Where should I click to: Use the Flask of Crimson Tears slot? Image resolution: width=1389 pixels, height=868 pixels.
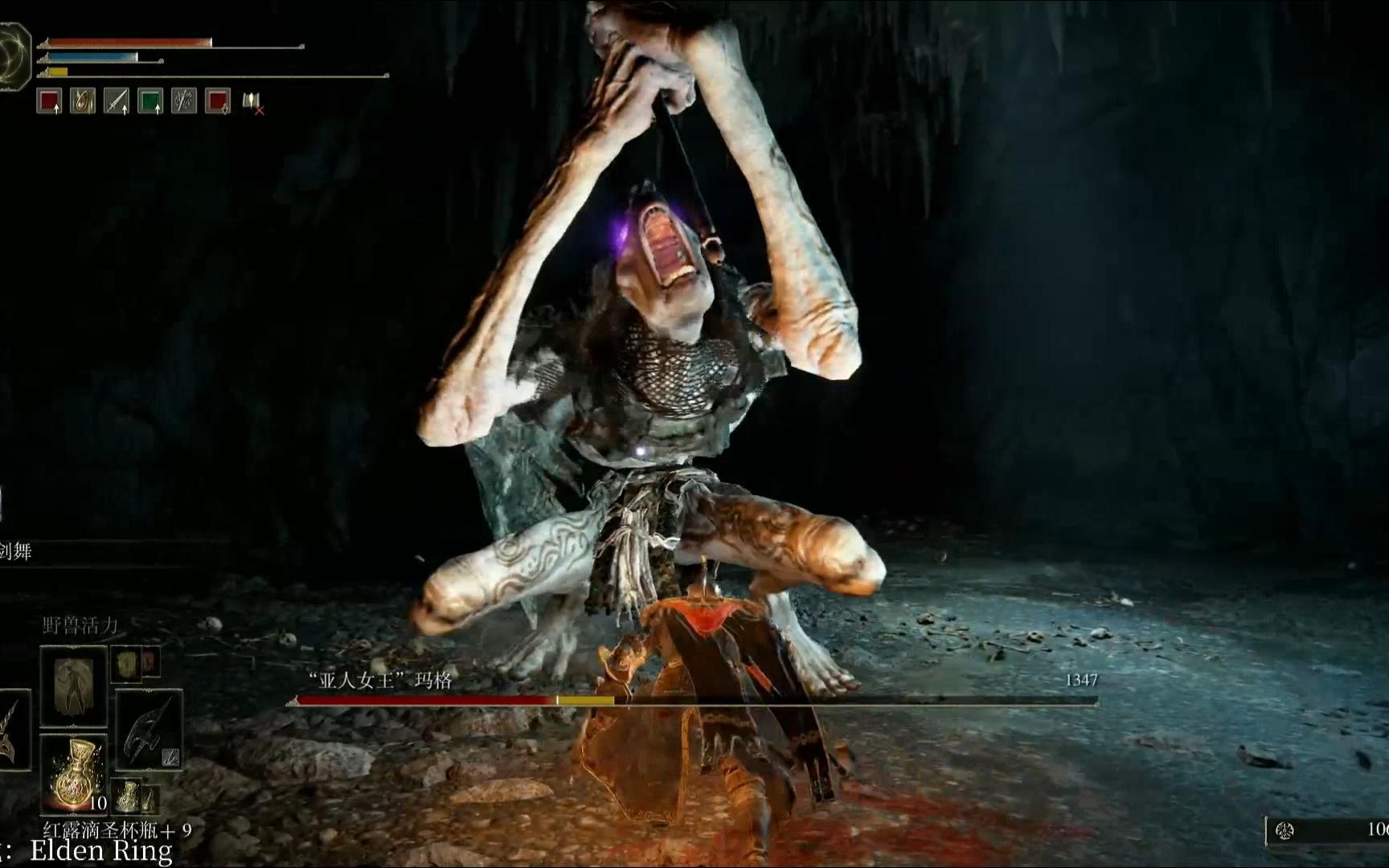tap(73, 772)
